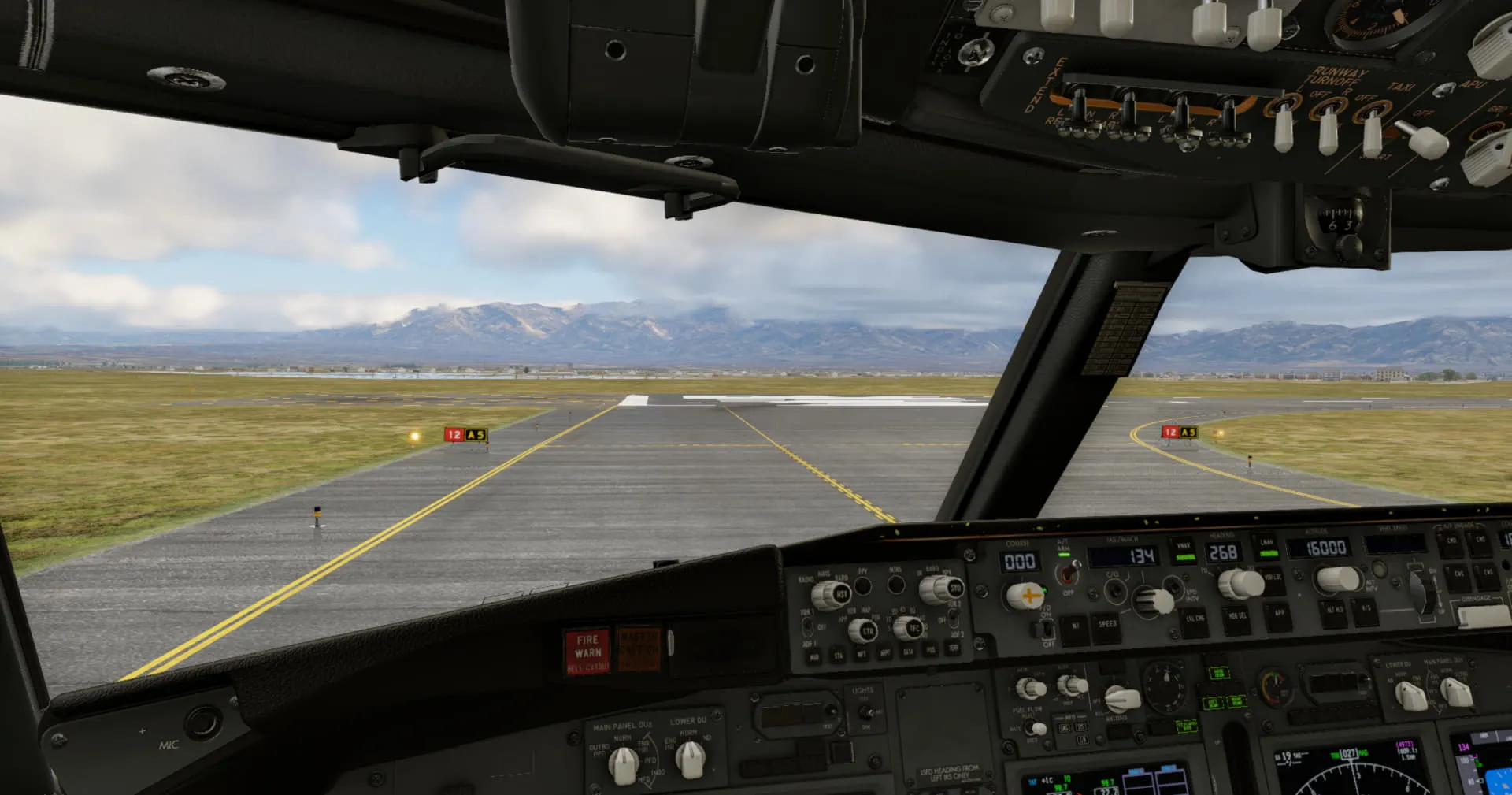The image size is (1512, 795).
Task: Engage the HDG SEL button
Action: 1237,615
